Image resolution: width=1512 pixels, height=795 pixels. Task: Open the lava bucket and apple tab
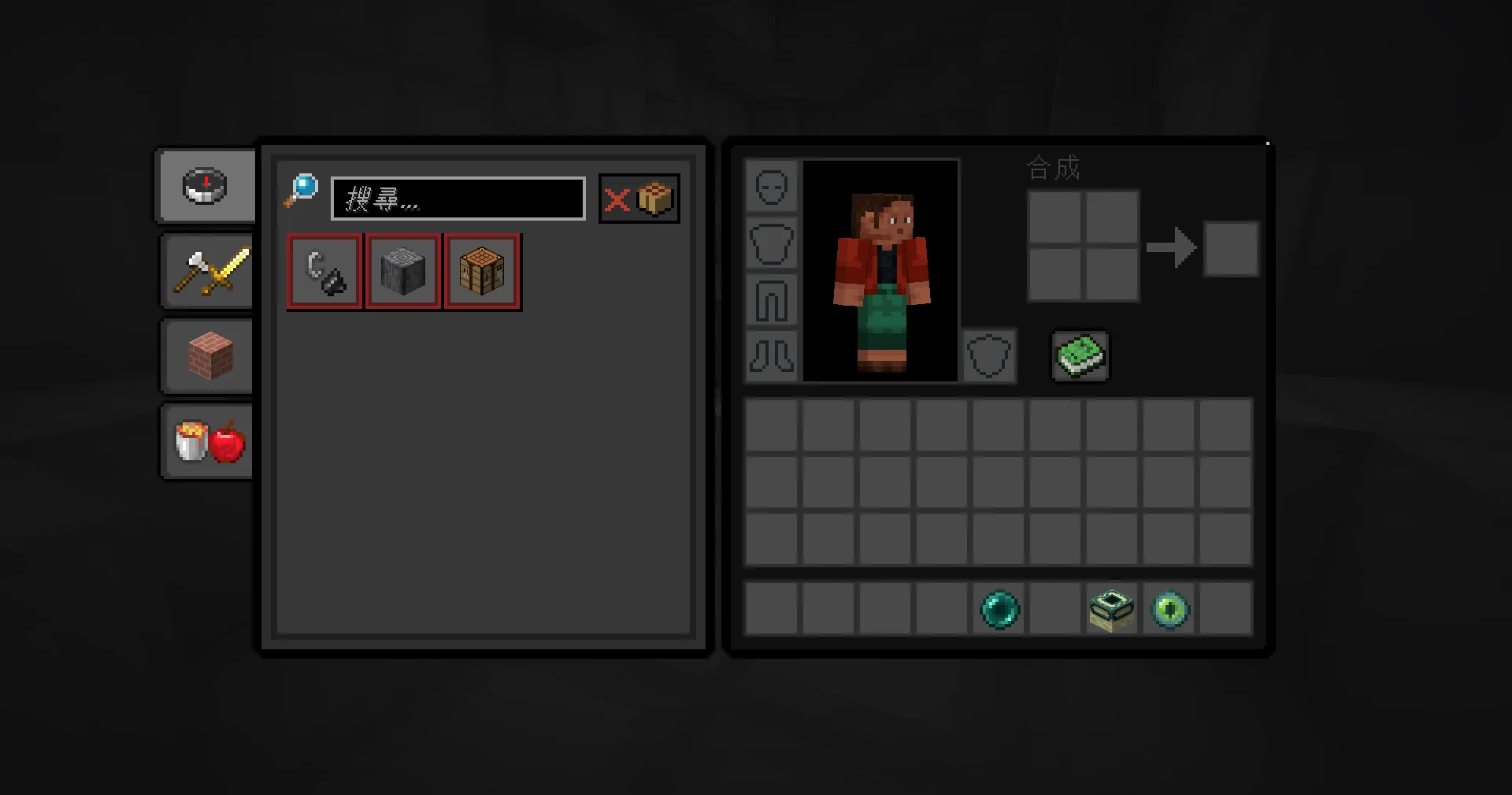(209, 442)
